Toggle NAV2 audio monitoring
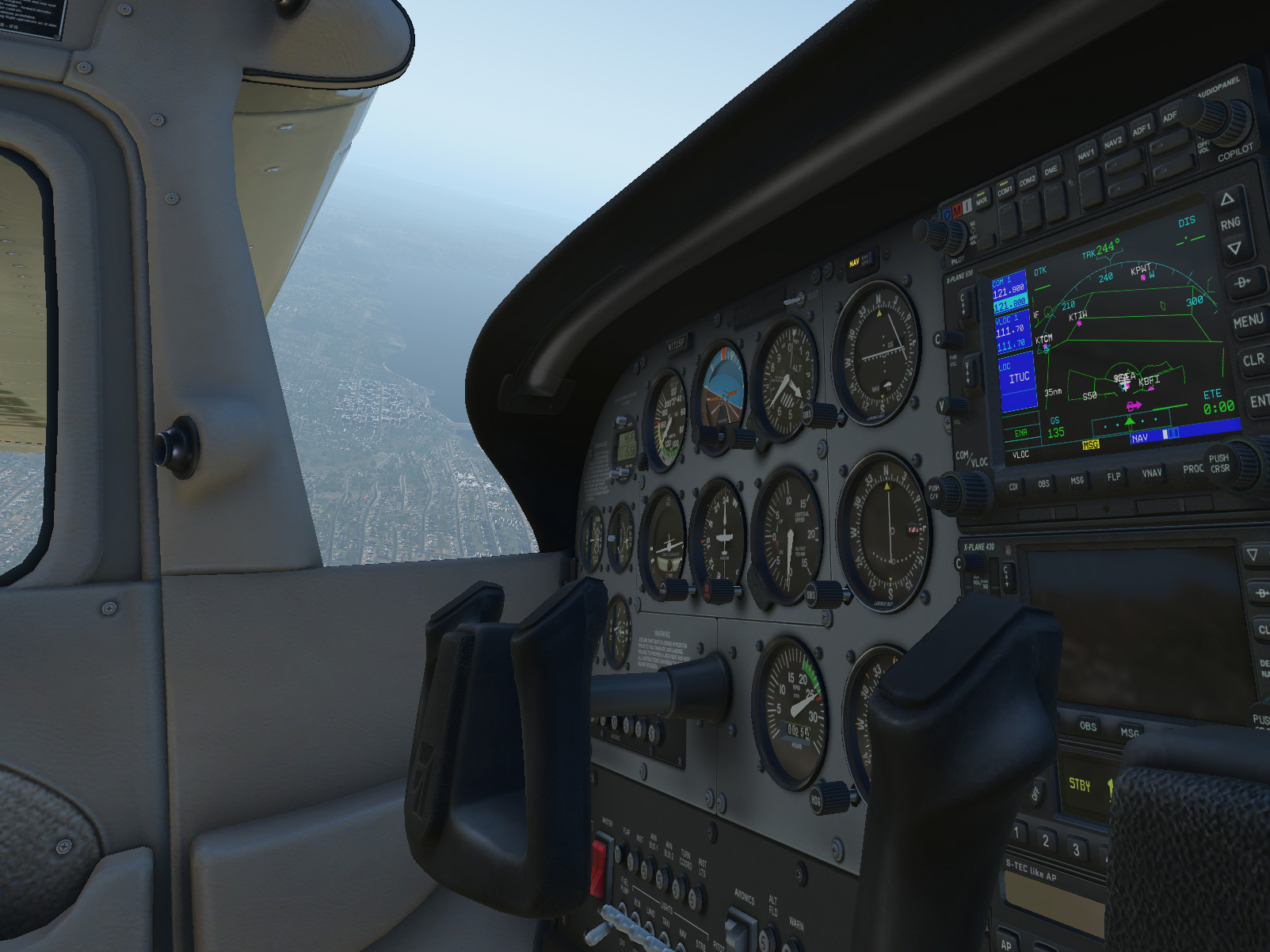 tap(1113, 142)
